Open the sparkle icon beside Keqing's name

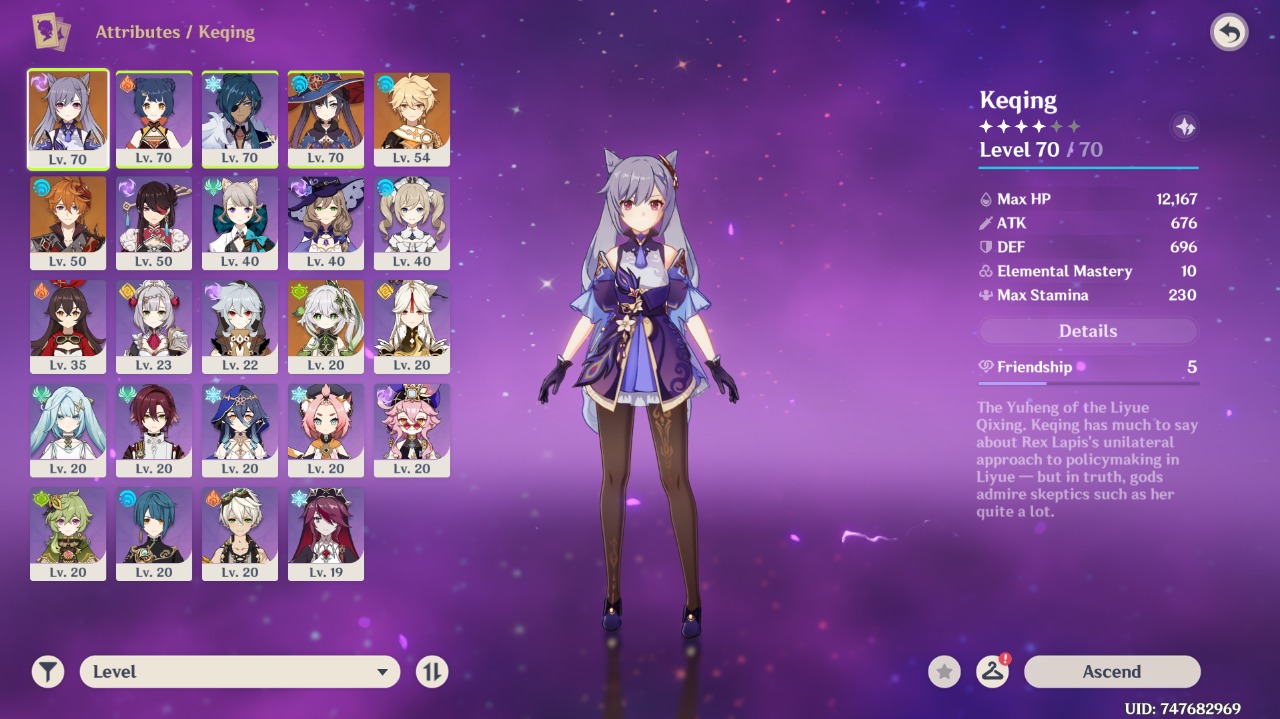(1184, 127)
